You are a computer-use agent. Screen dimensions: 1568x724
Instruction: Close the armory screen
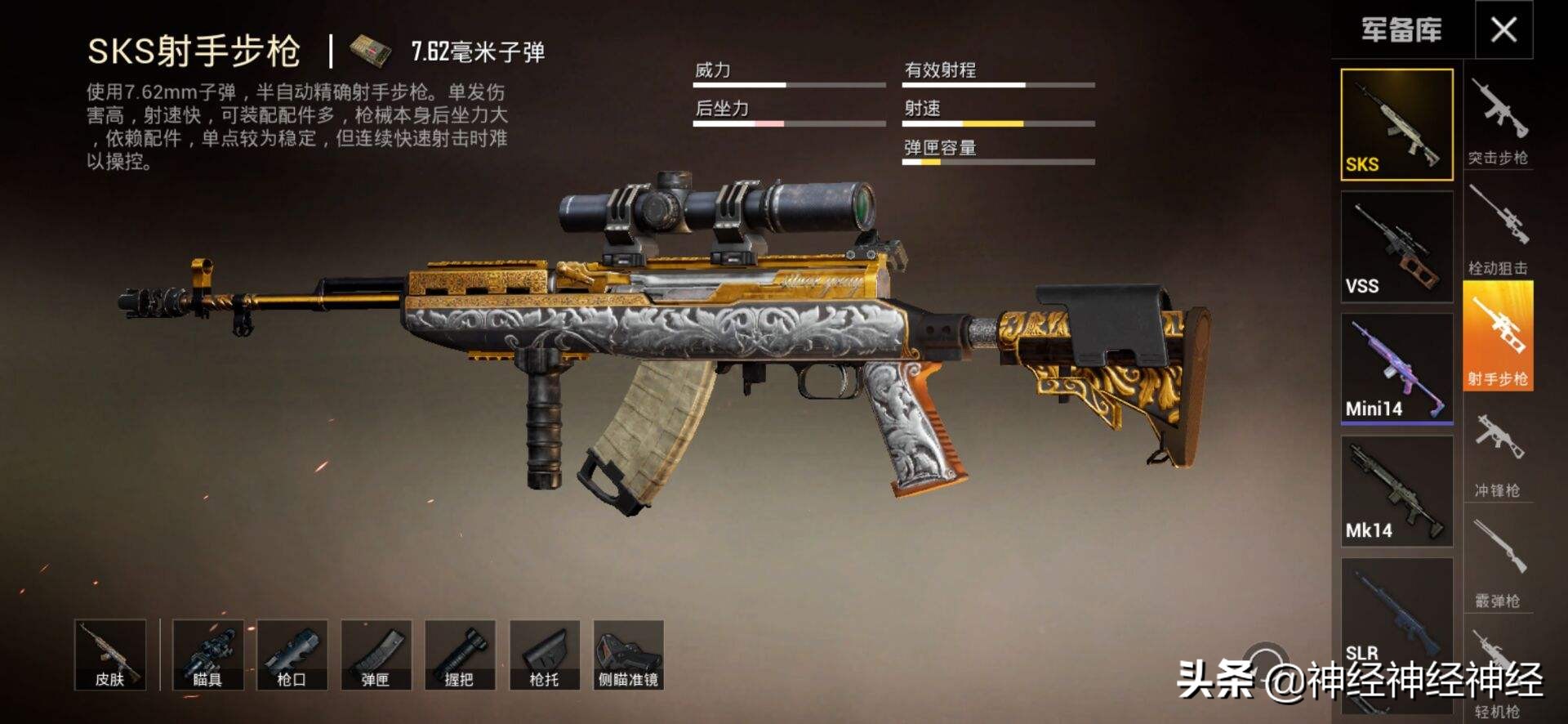(1503, 30)
